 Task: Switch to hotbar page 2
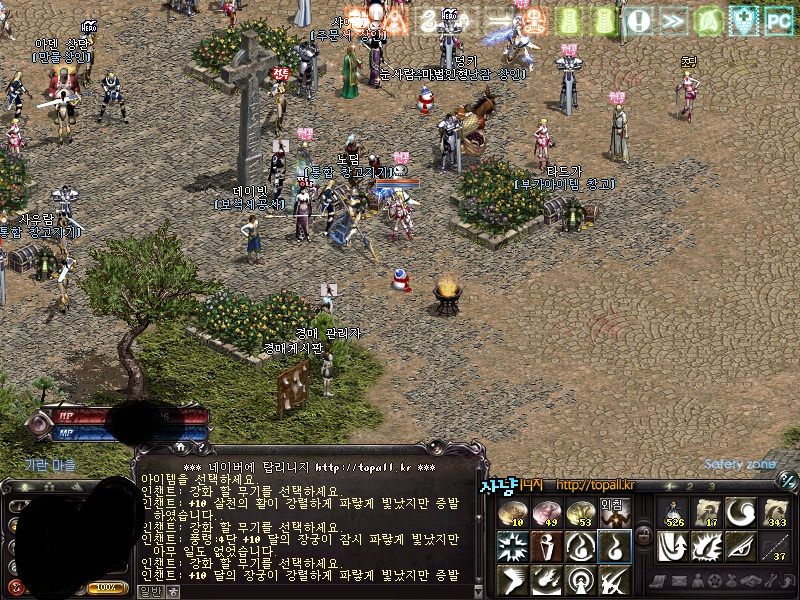coord(688,486)
